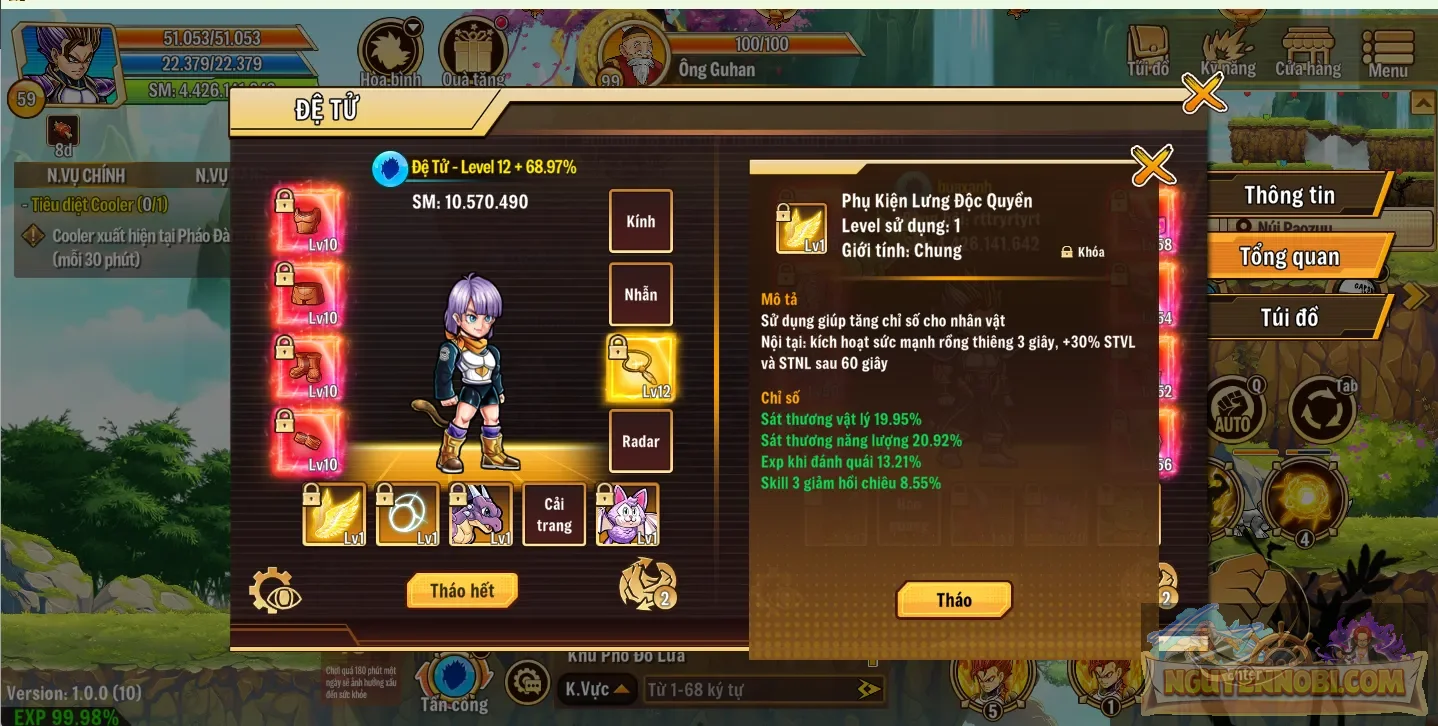Screen dimensions: 1438x726
Task: Open the K.Vực channel dropdown
Action: (x=597, y=688)
